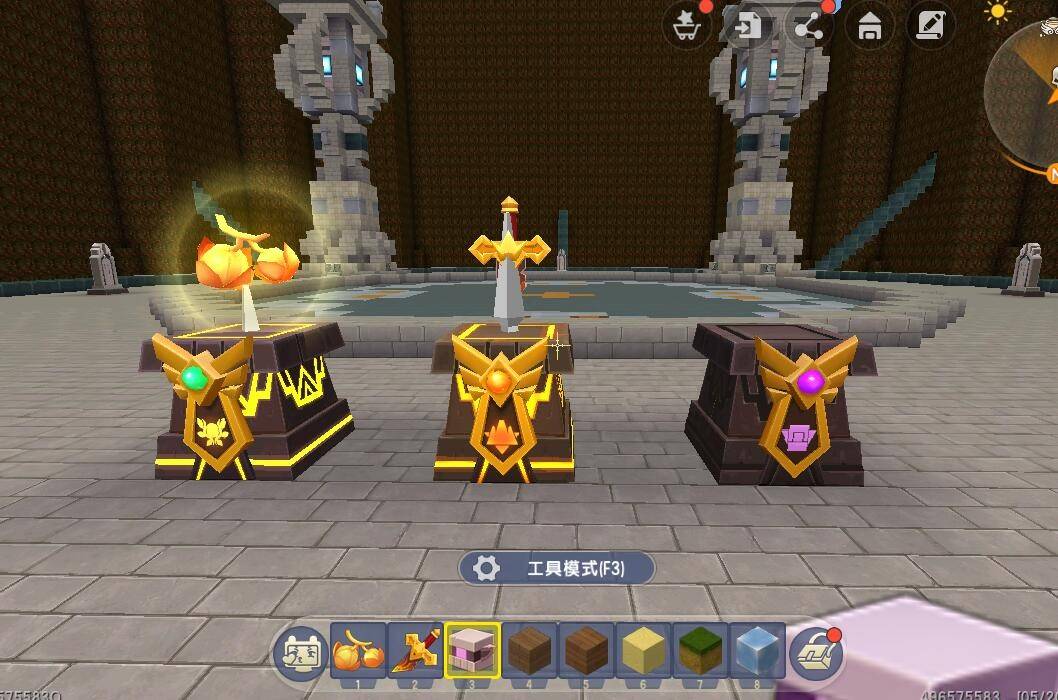
Task: Select the orange fruit hotbar slot
Action: click(x=358, y=651)
